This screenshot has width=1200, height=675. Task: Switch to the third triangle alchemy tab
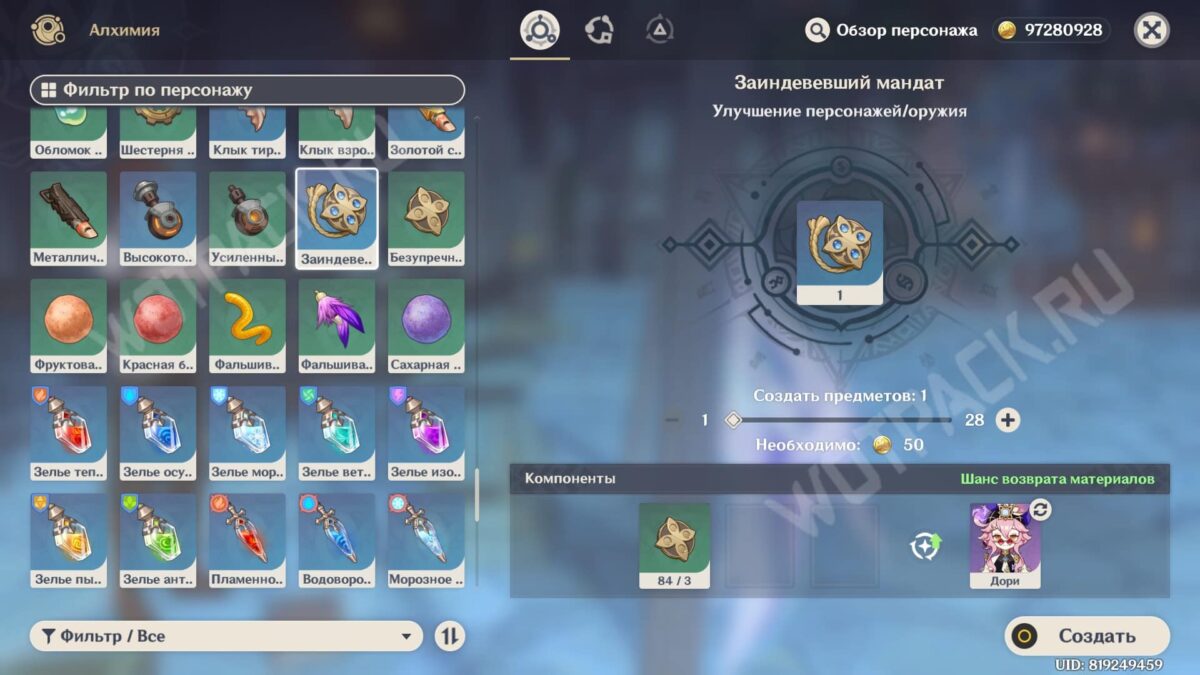click(659, 30)
